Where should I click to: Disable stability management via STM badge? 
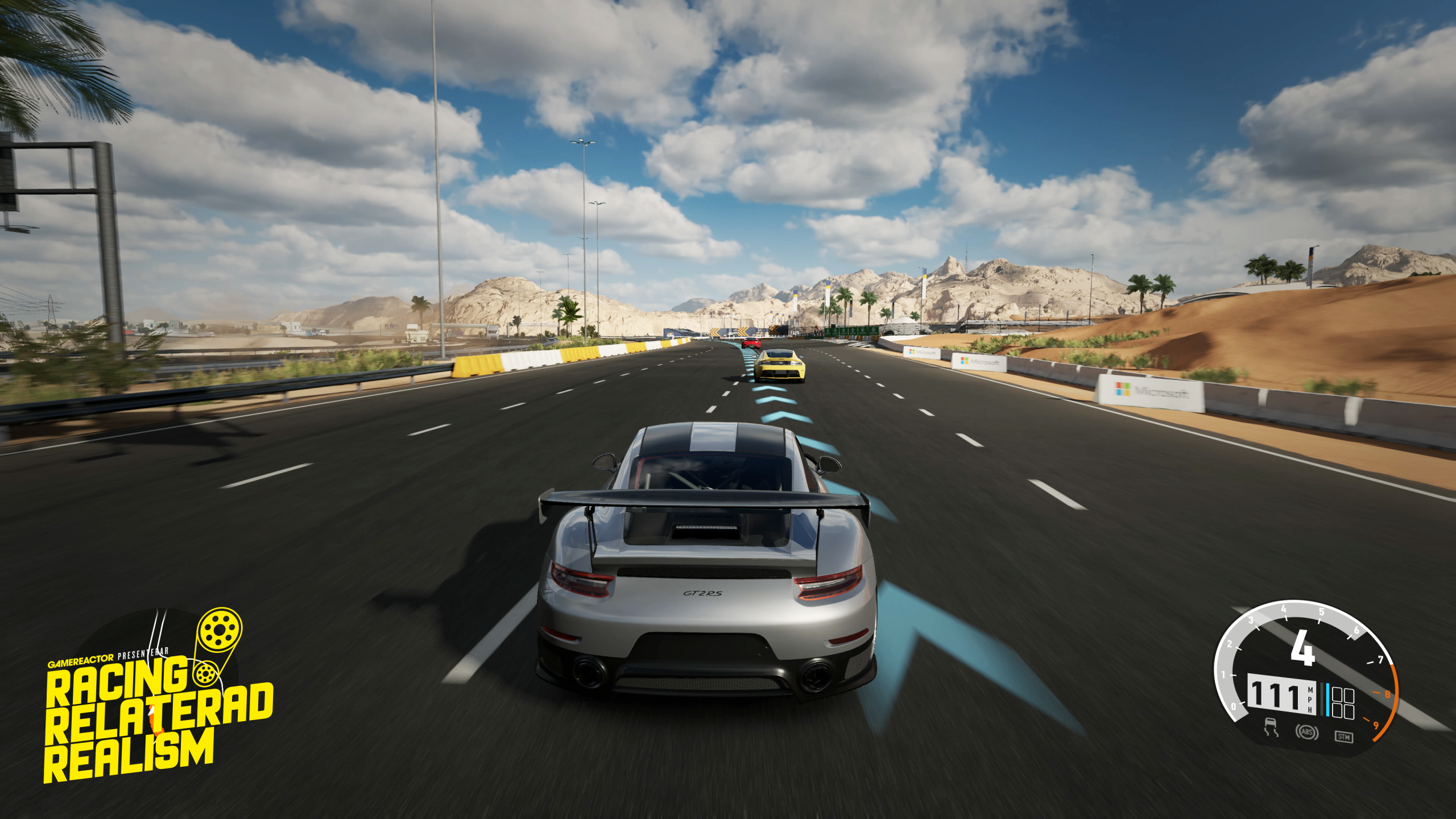click(1345, 737)
